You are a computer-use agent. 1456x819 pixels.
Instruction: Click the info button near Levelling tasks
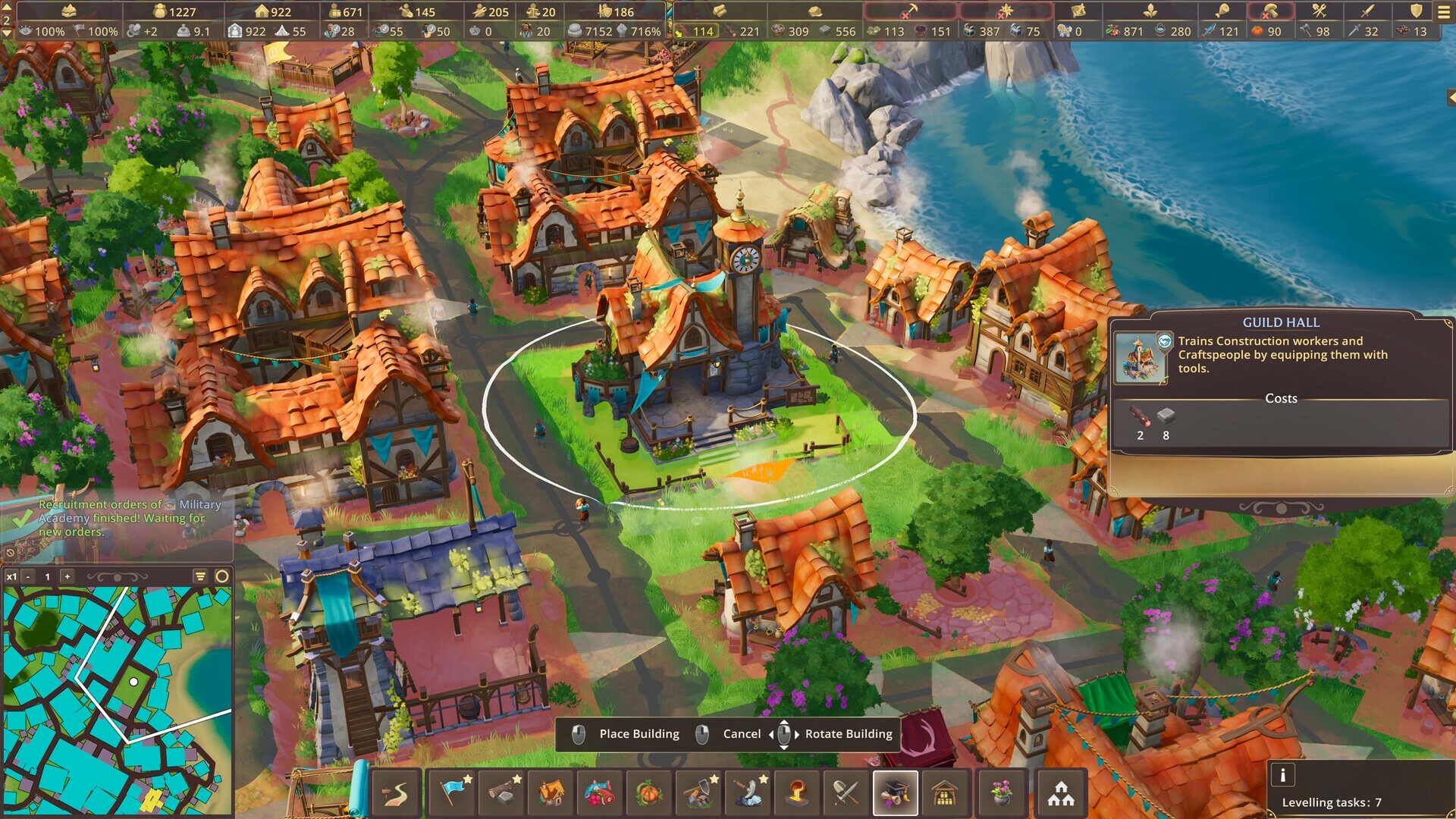click(x=1283, y=775)
